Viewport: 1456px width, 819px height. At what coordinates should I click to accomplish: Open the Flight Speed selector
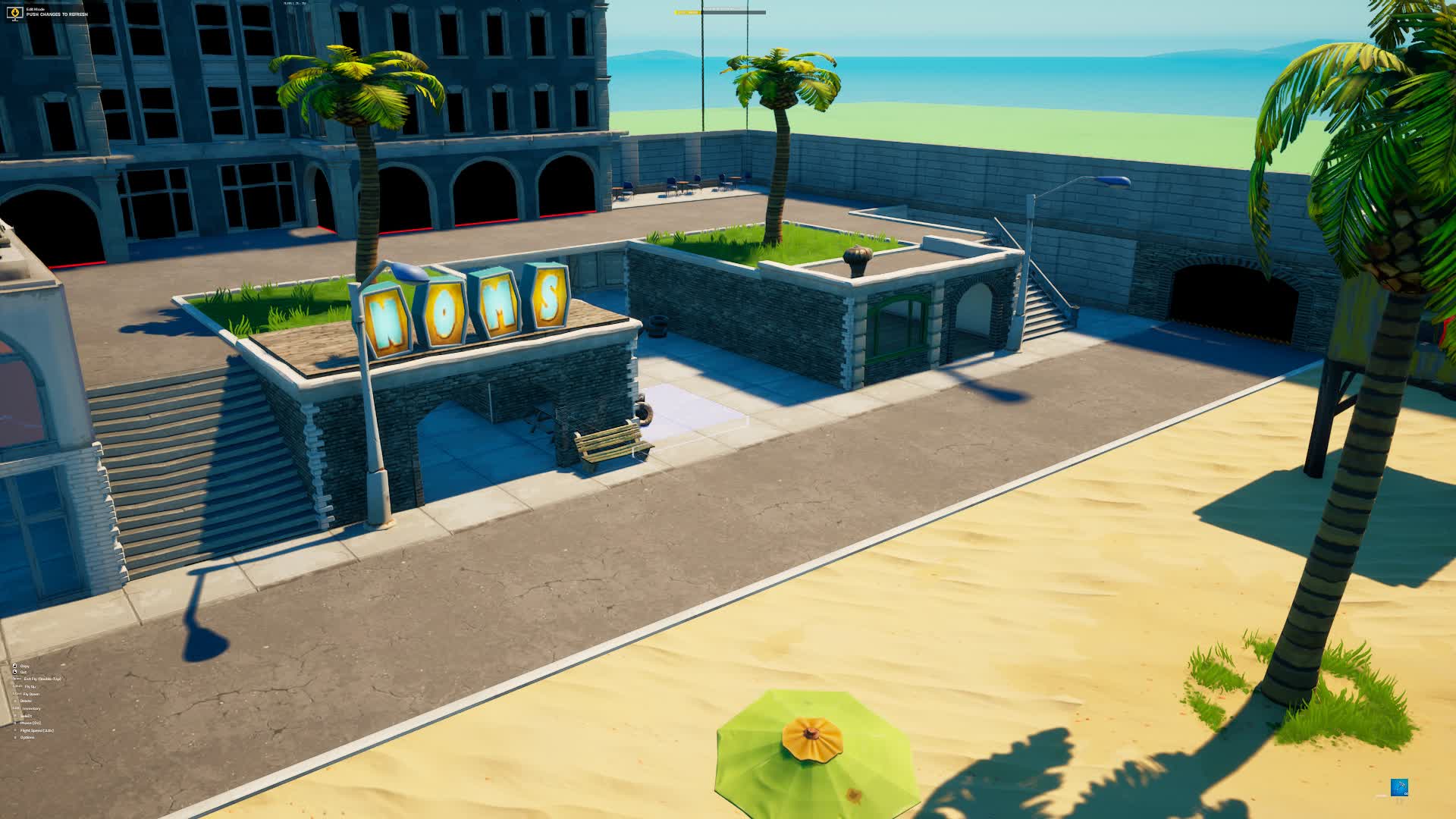(x=37, y=730)
